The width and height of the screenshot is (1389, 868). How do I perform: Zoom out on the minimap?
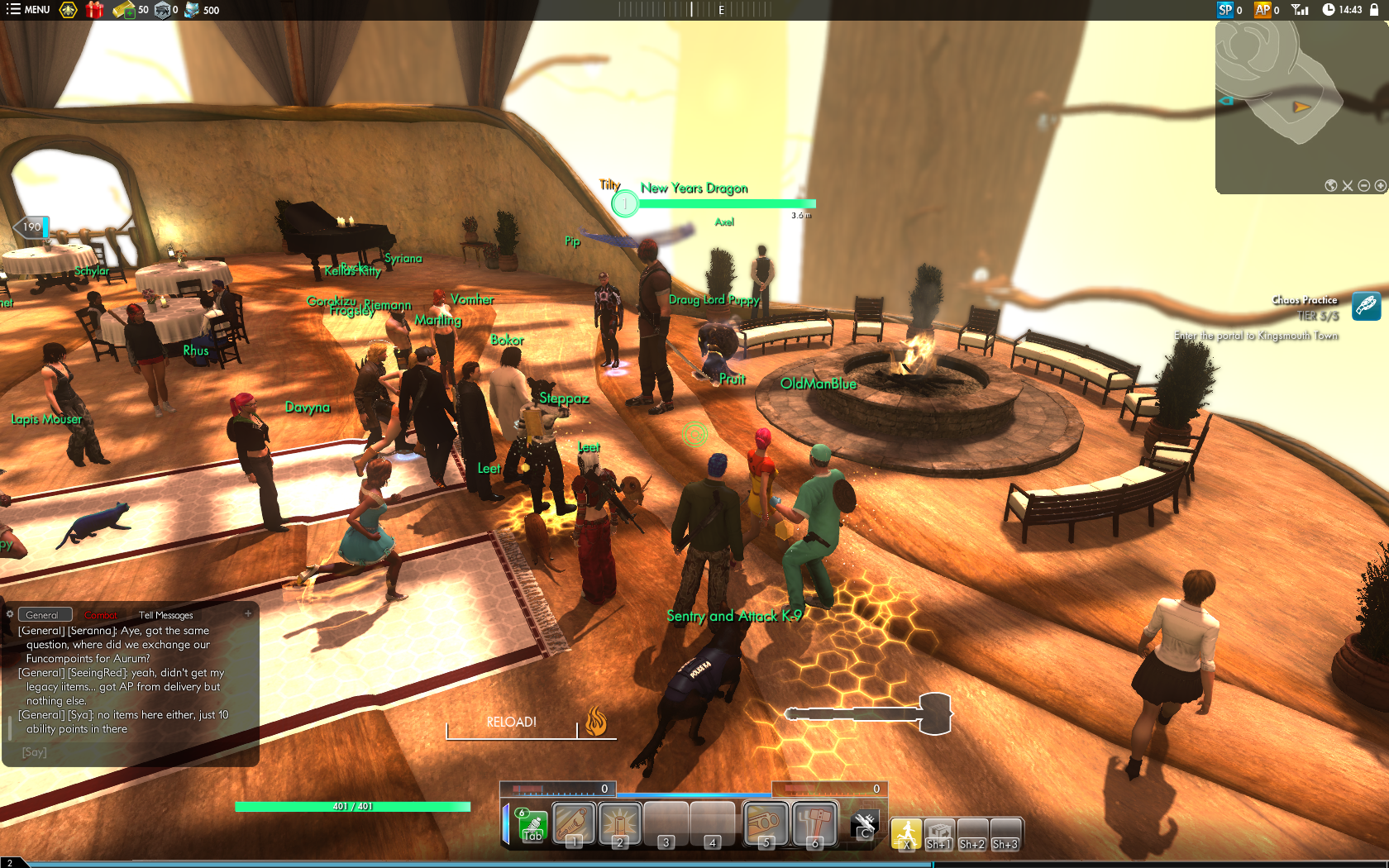pyautogui.click(x=1364, y=185)
